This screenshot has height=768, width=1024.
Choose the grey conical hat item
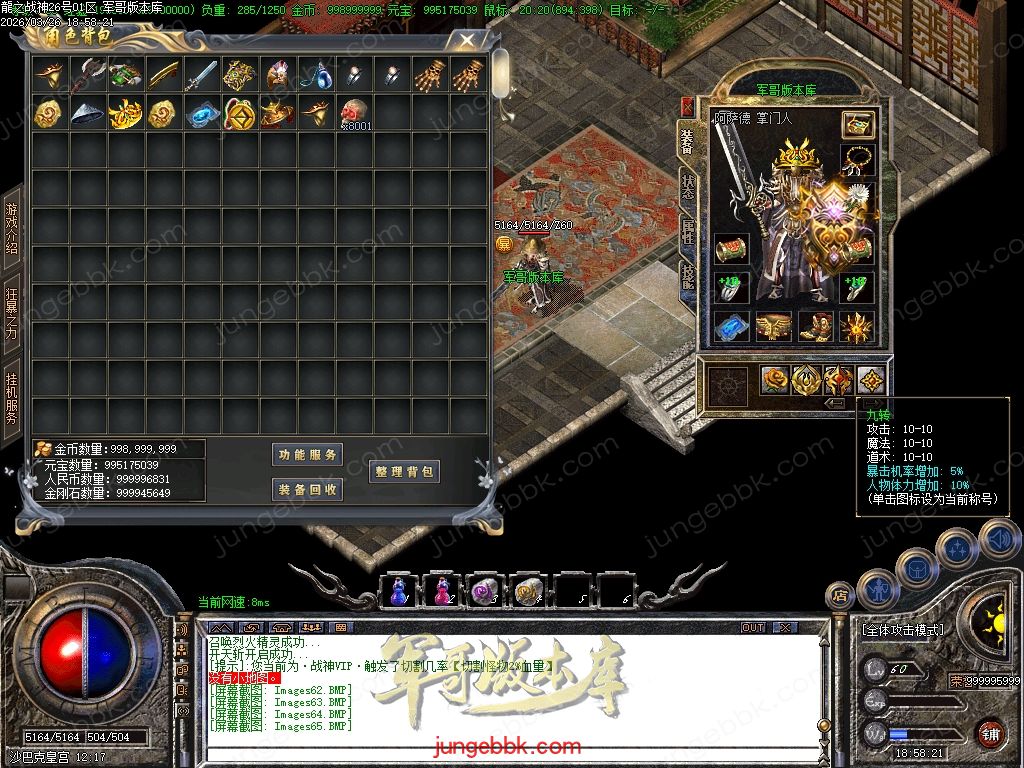(88, 113)
